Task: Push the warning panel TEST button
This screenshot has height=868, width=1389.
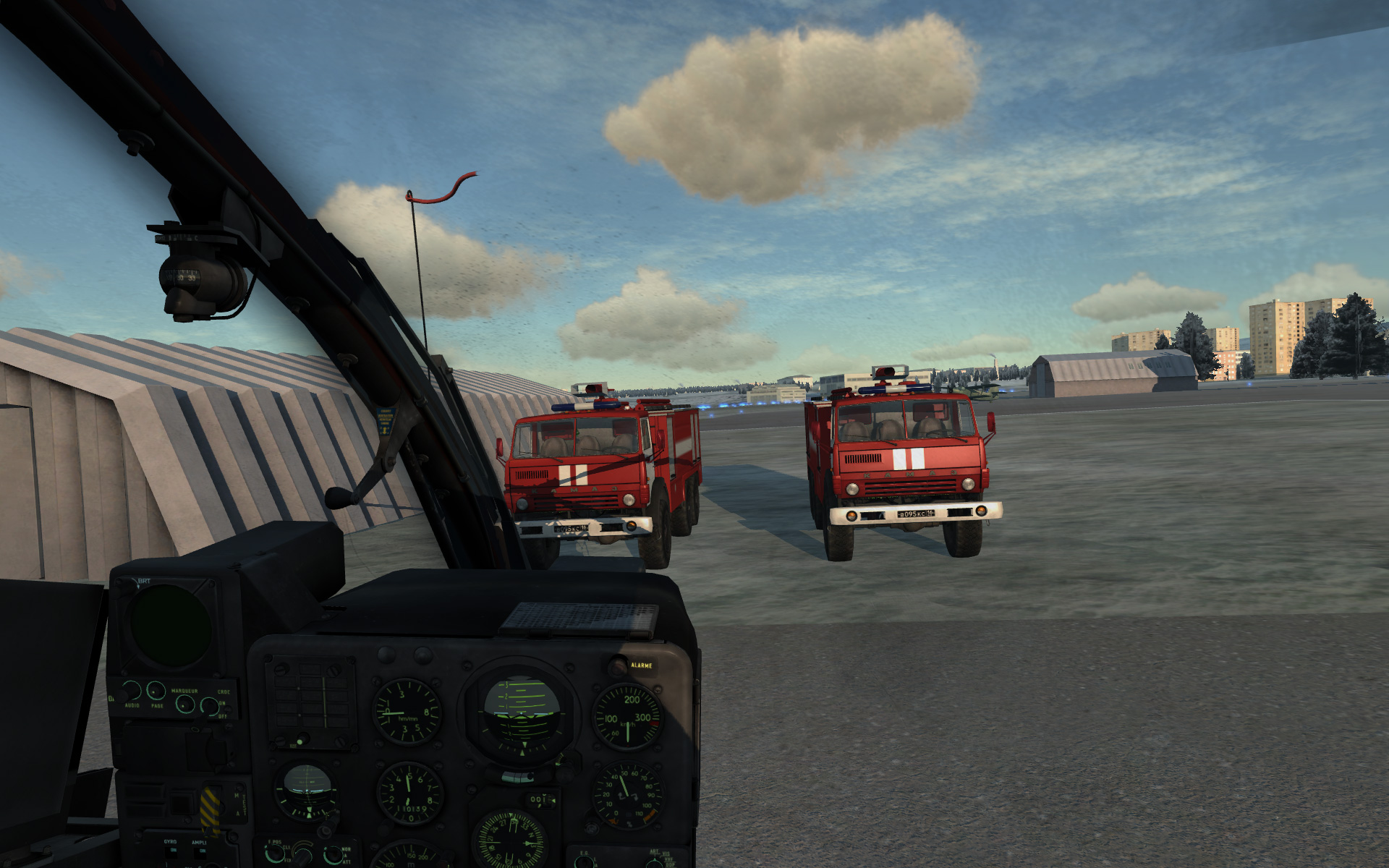Action: [x=299, y=740]
